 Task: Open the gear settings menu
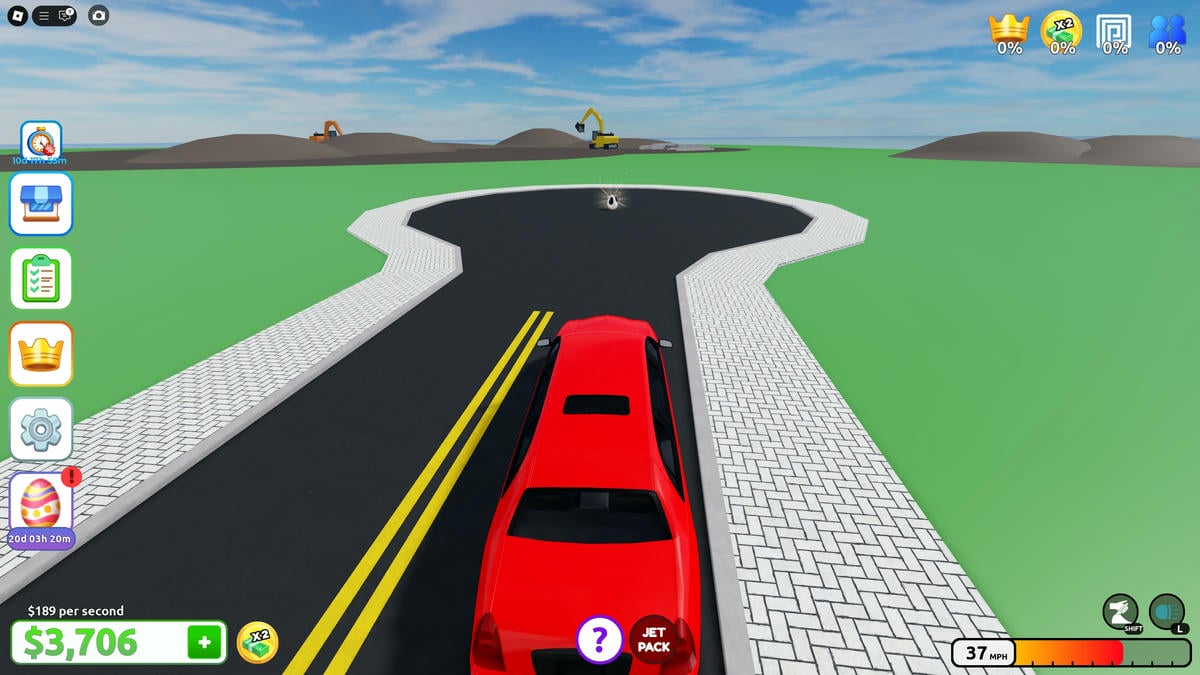click(x=41, y=429)
